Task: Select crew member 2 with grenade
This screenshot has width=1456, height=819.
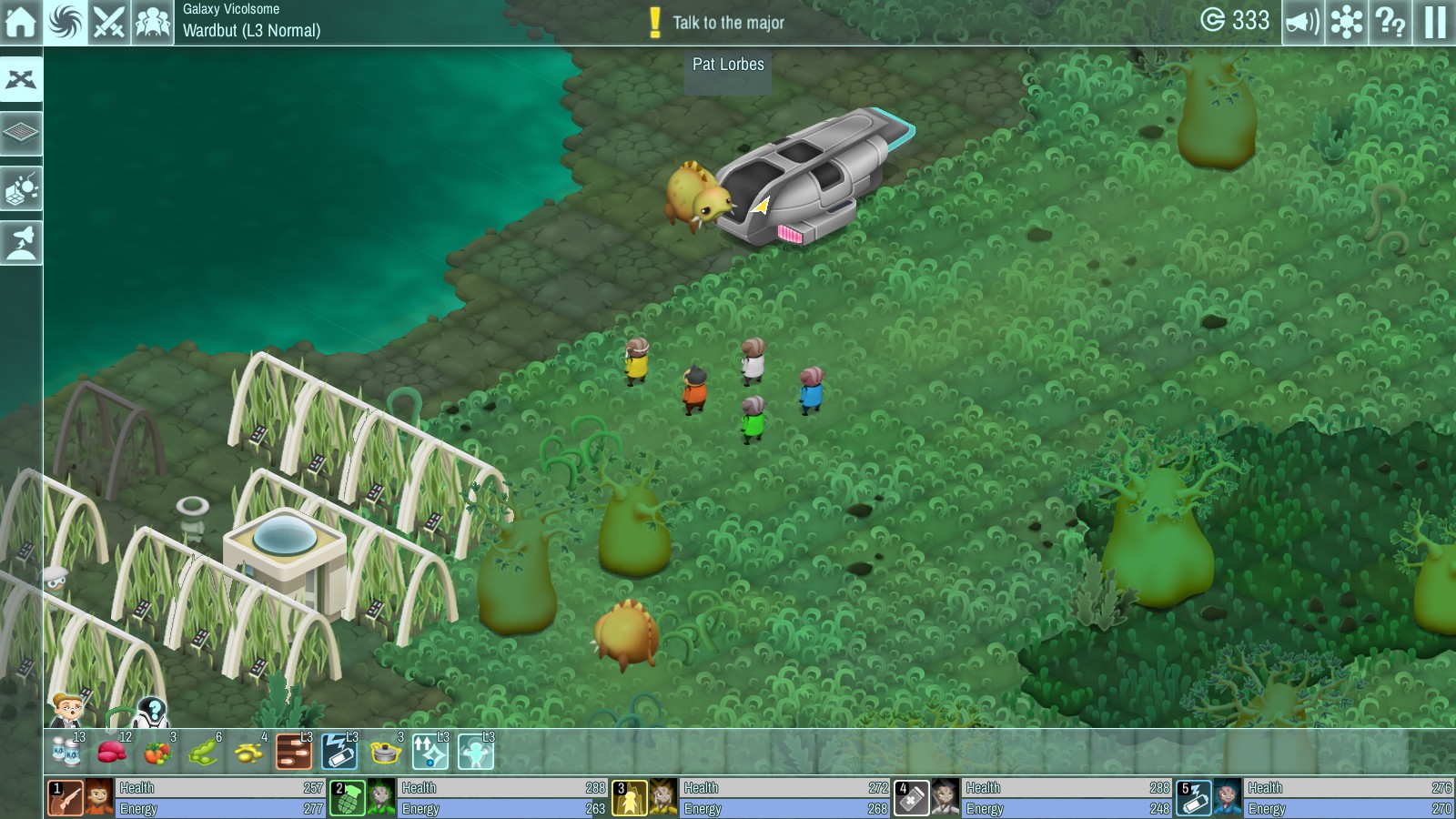Action: pyautogui.click(x=348, y=798)
